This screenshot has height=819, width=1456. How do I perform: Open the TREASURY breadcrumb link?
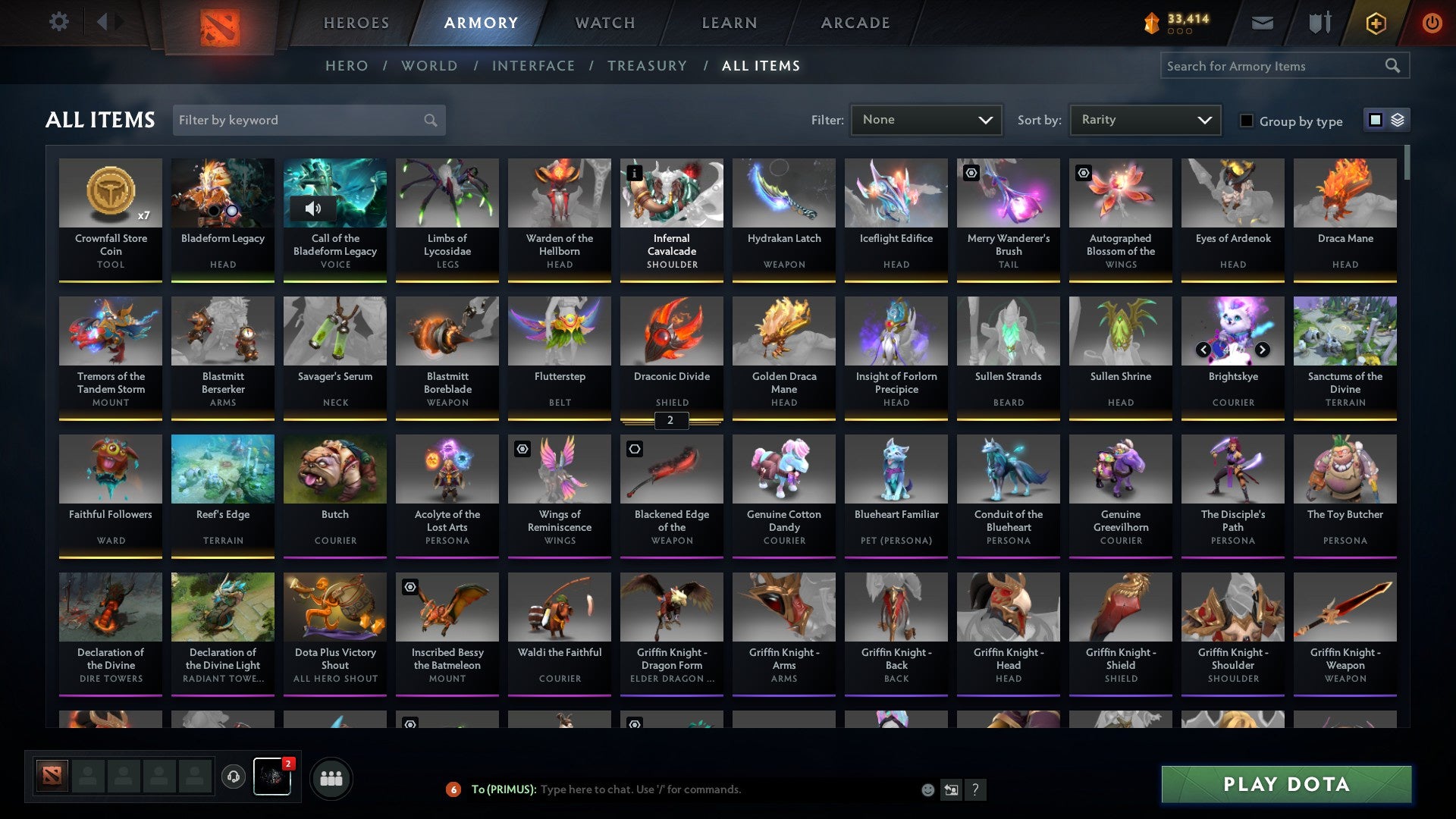tap(648, 66)
